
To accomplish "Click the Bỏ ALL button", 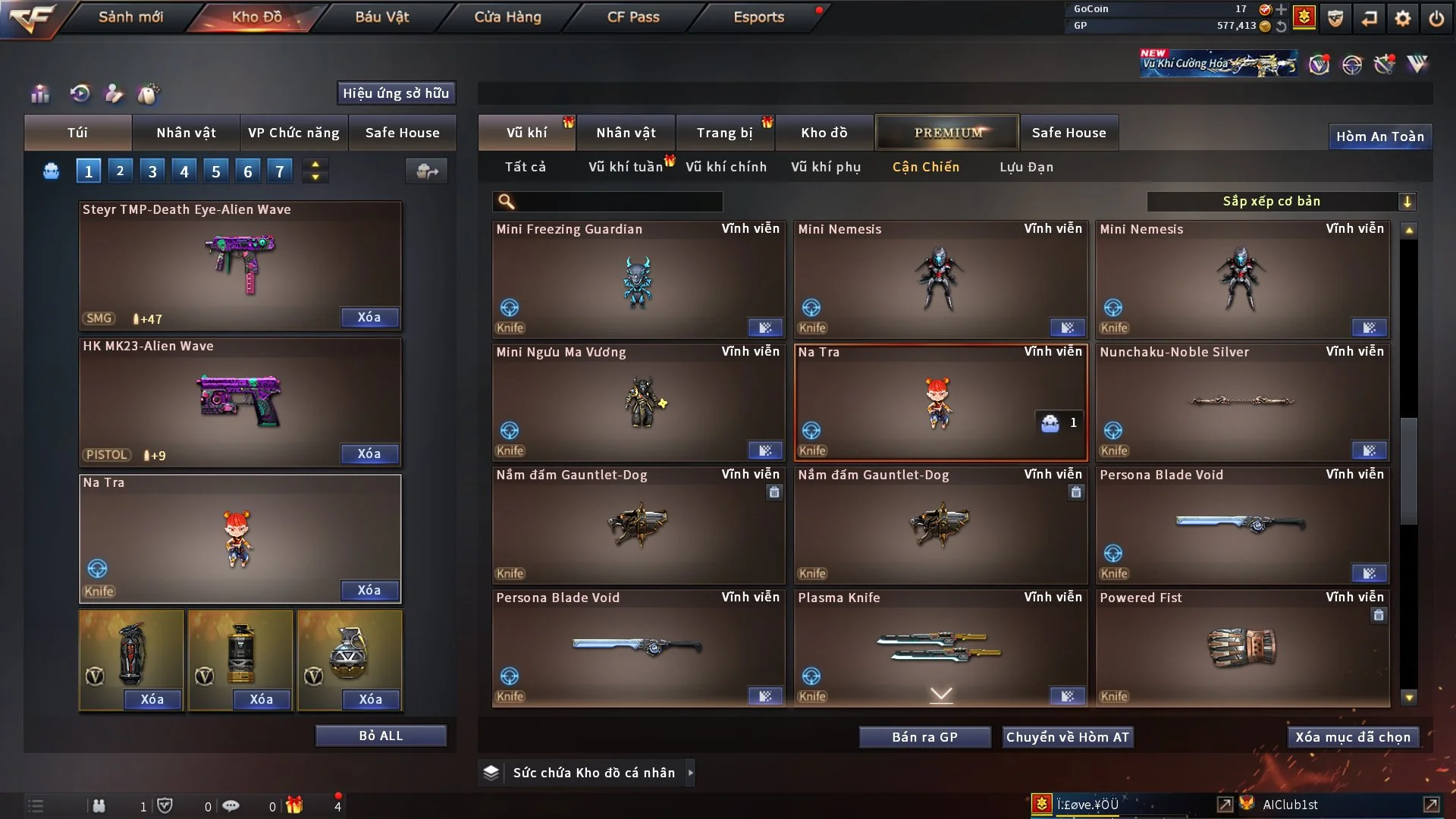I will (381, 736).
